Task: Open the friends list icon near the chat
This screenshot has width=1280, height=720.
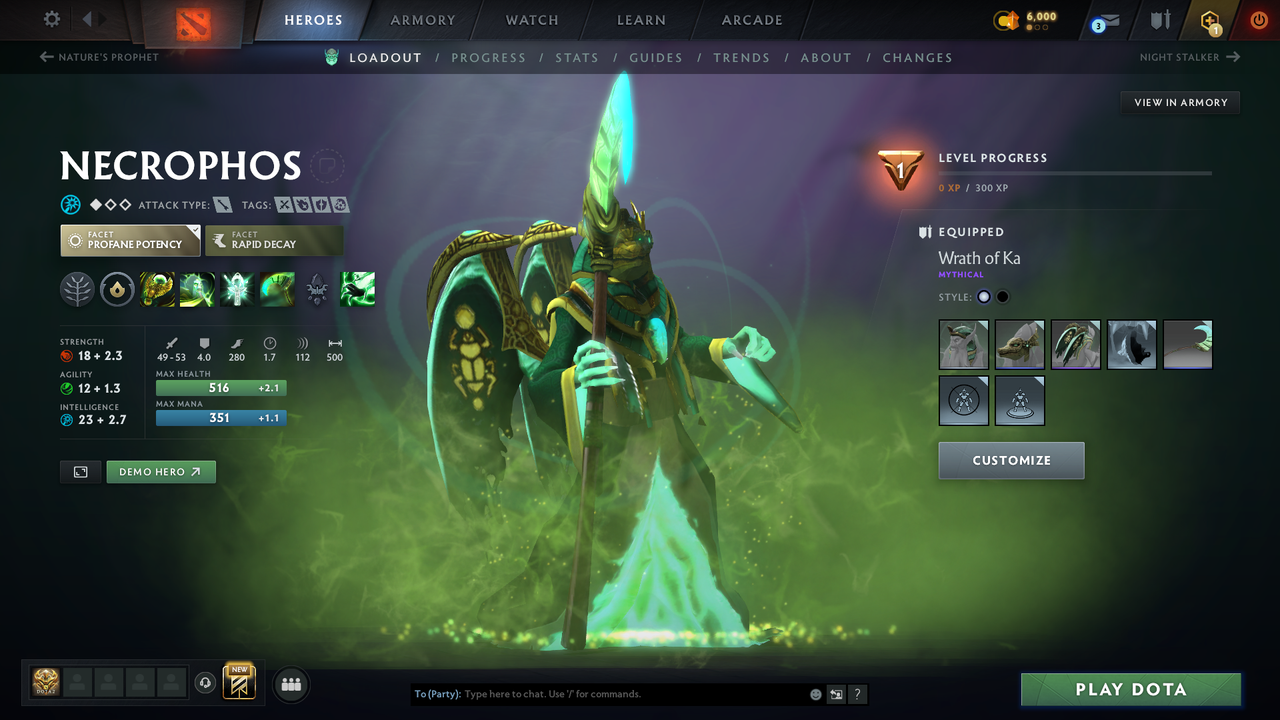Action: (x=291, y=684)
